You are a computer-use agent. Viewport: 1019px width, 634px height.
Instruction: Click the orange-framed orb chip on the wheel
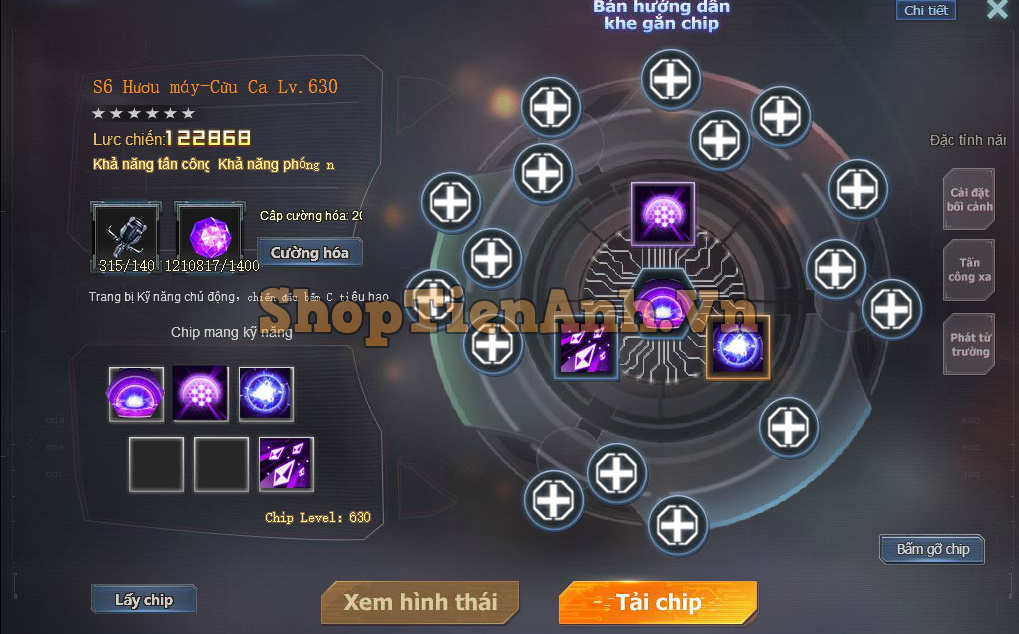[x=738, y=347]
